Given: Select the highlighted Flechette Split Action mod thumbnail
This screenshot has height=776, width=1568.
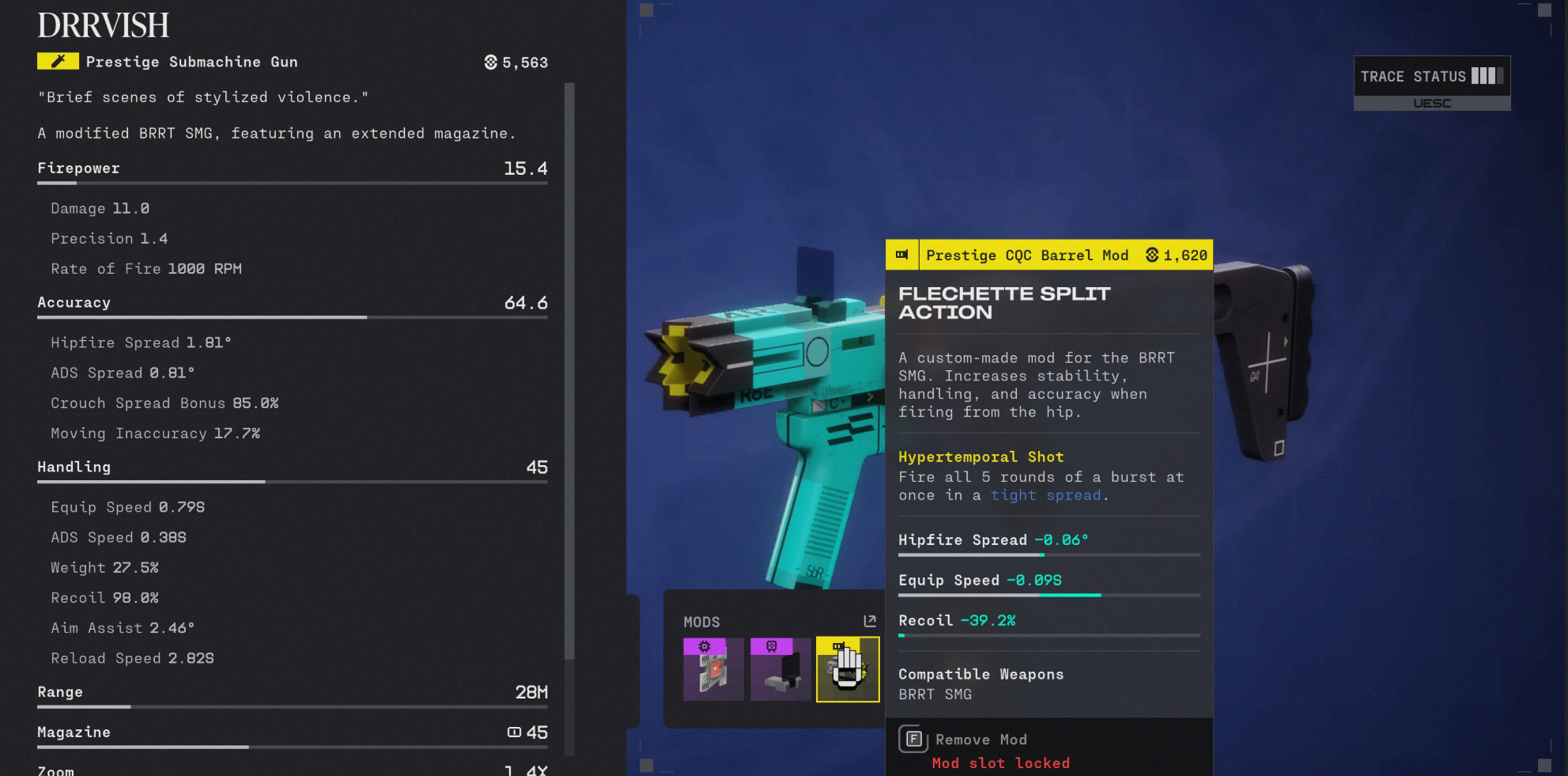Looking at the screenshot, I should [847, 670].
